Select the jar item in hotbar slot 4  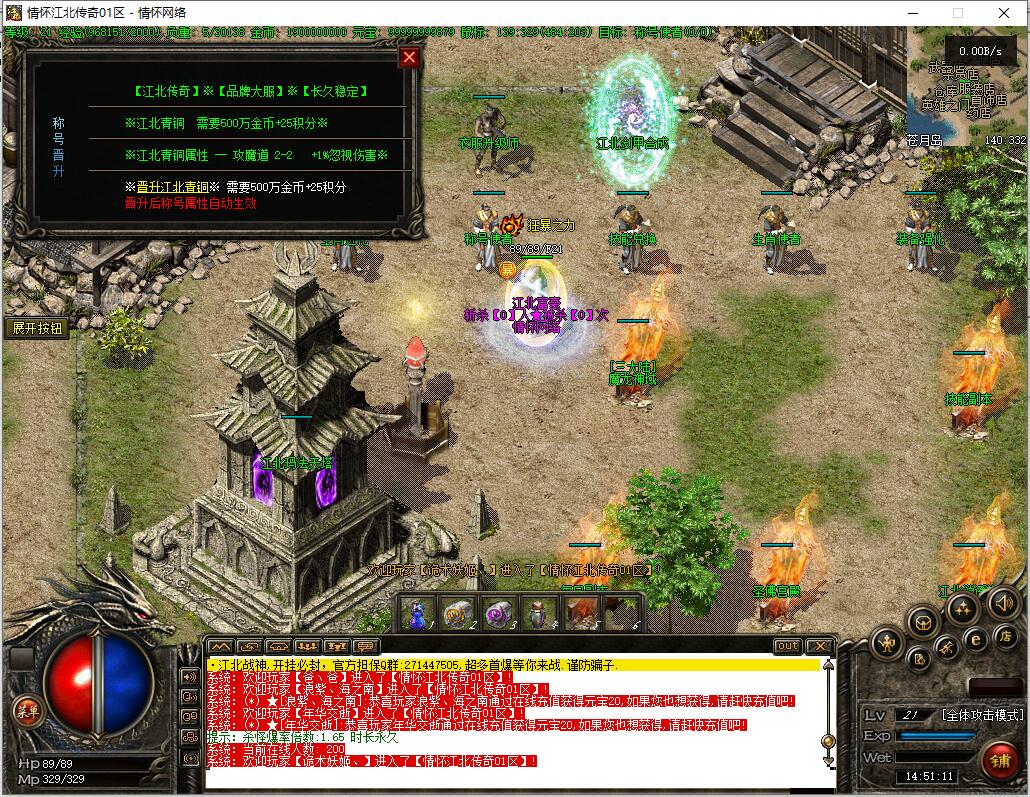[x=538, y=612]
